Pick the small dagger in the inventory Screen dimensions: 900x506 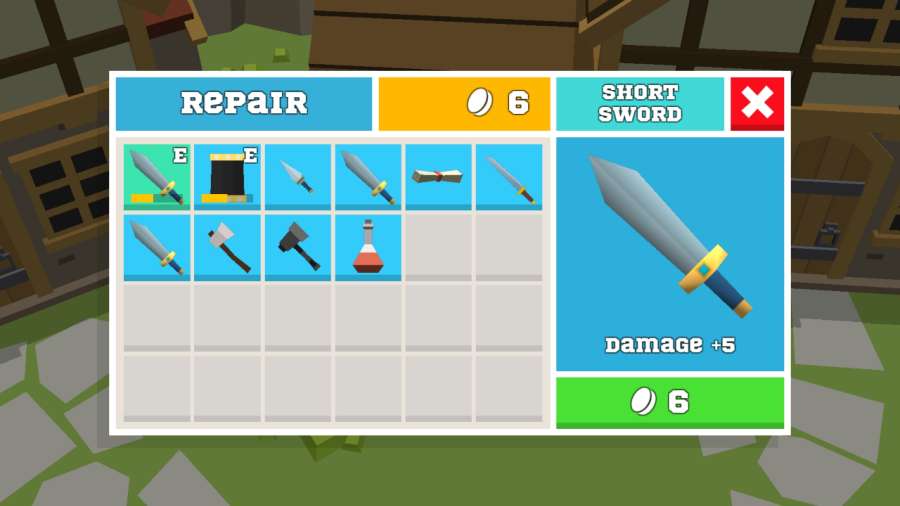click(x=298, y=176)
